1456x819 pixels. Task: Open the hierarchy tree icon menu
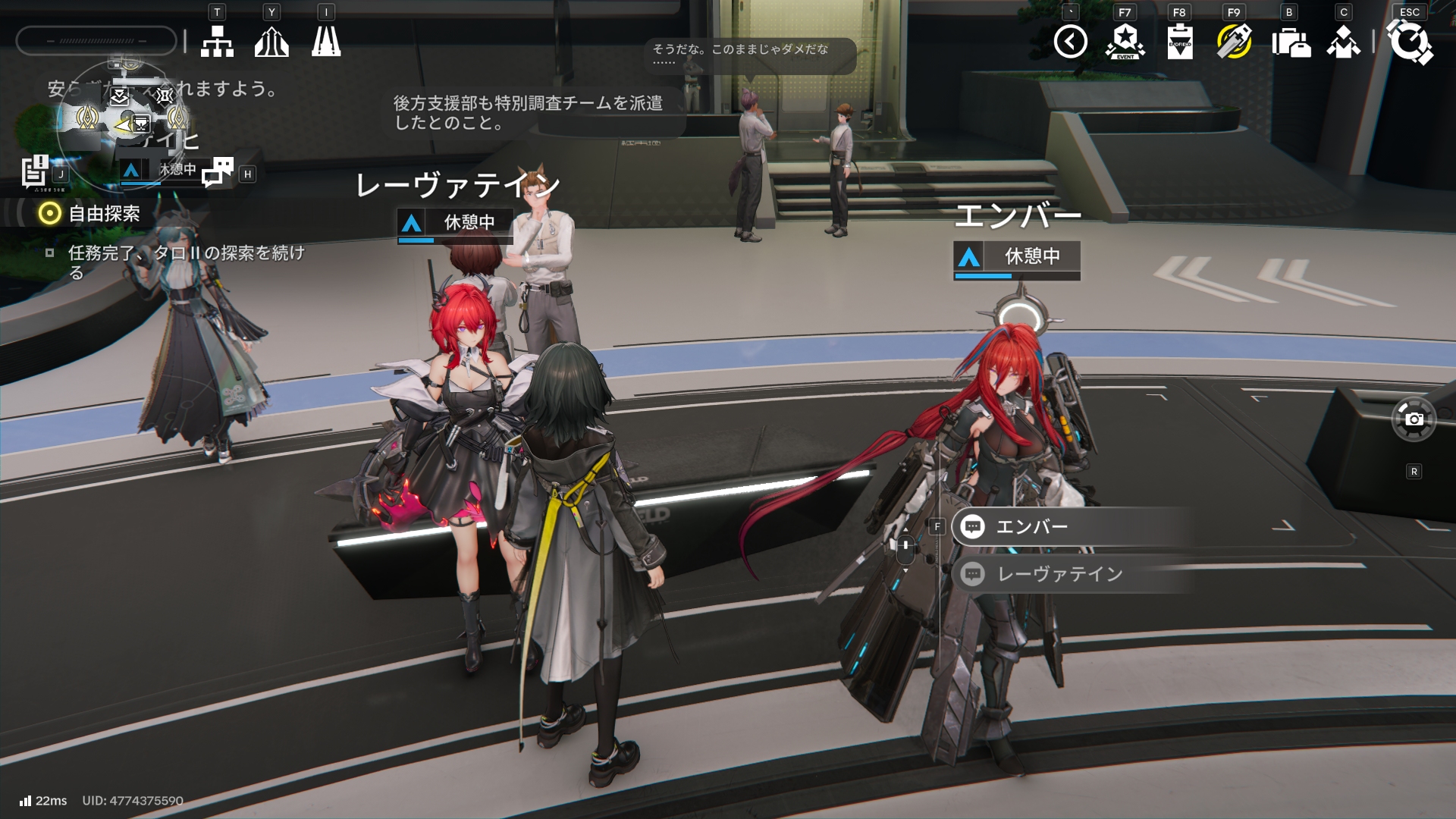tap(217, 42)
